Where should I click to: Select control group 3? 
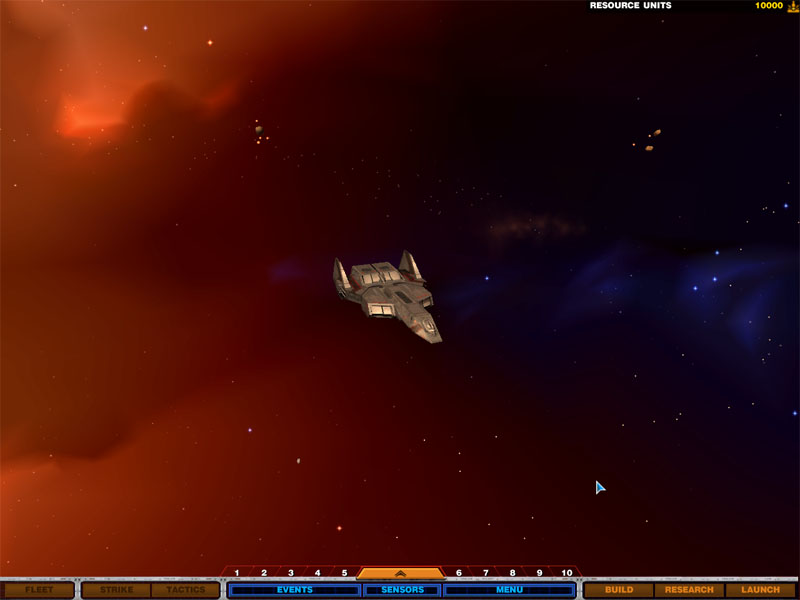point(291,573)
